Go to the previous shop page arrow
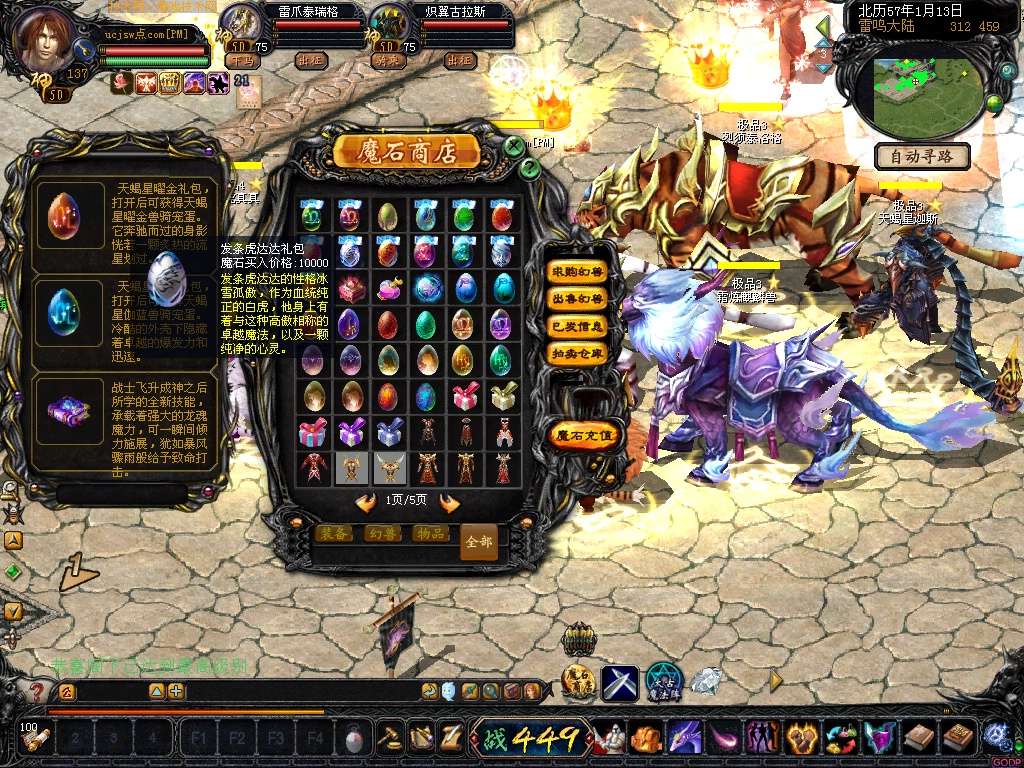 pyautogui.click(x=365, y=502)
